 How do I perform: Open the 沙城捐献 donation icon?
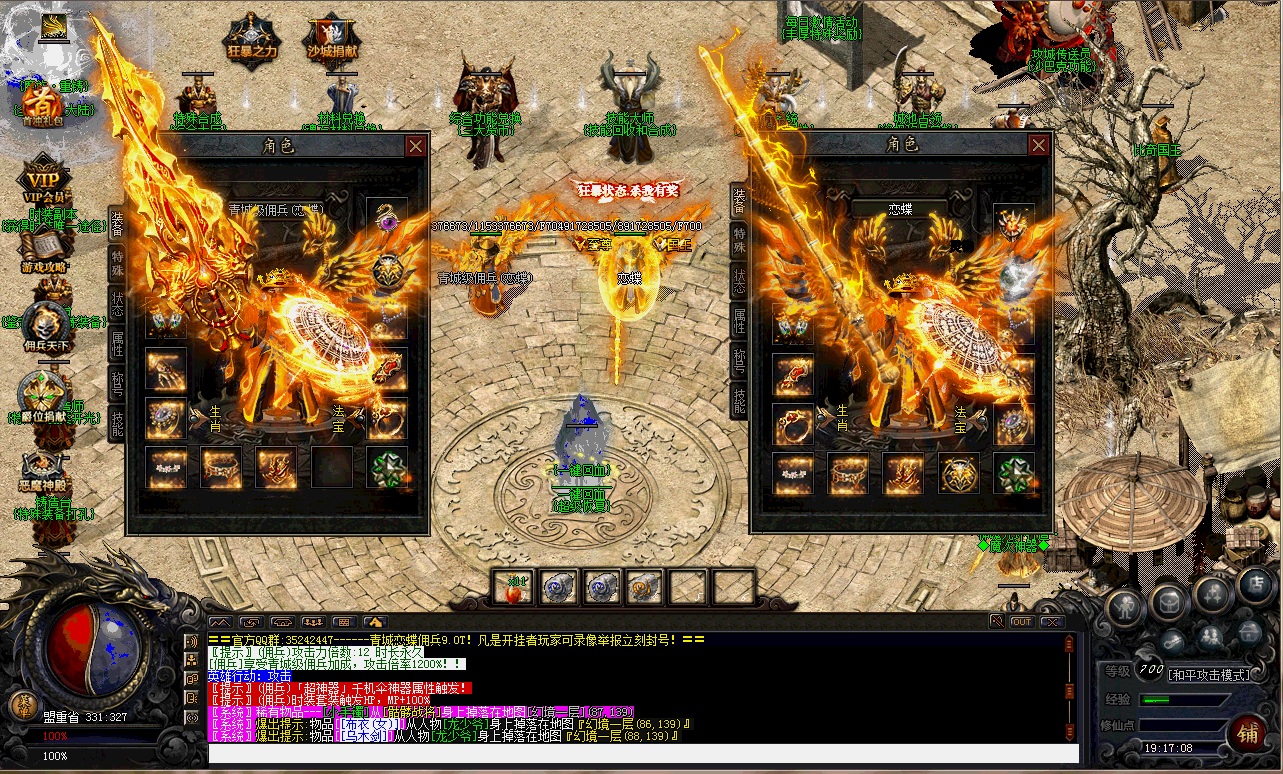pyautogui.click(x=329, y=40)
